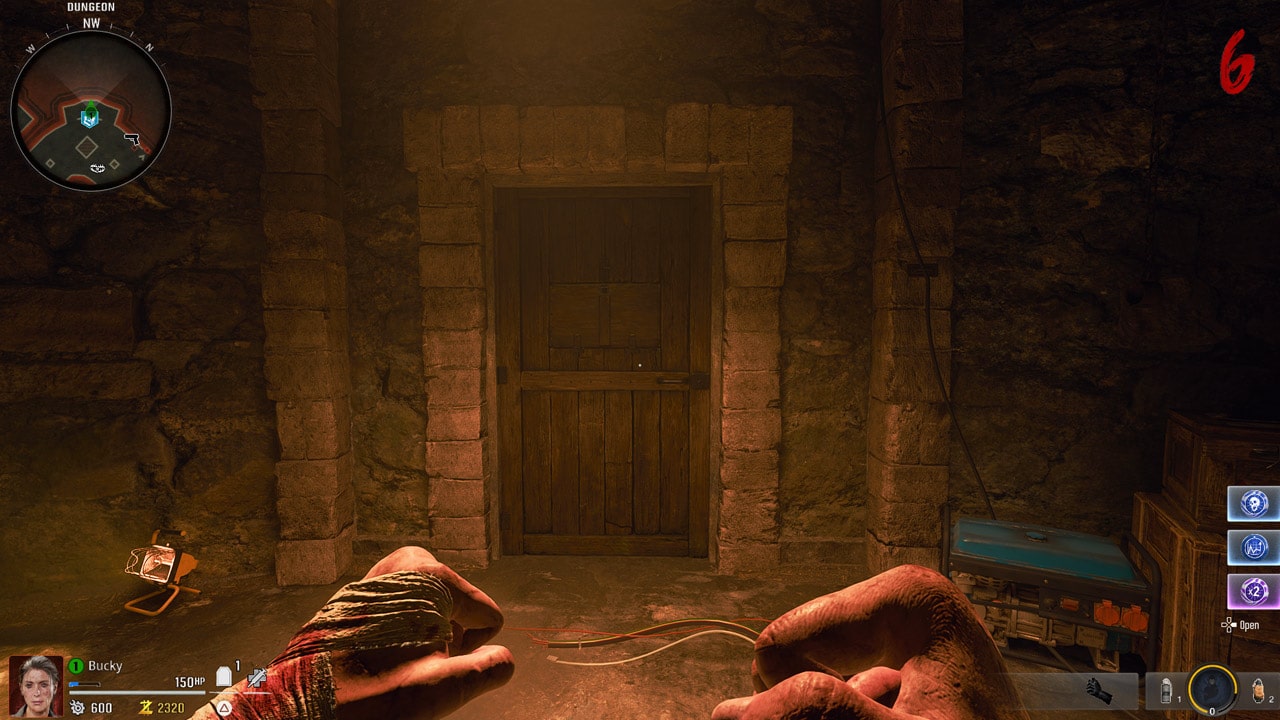Click the triangle button prompt under the HP bar
Viewport: 1280px width, 720px height.
pyautogui.click(x=222, y=708)
